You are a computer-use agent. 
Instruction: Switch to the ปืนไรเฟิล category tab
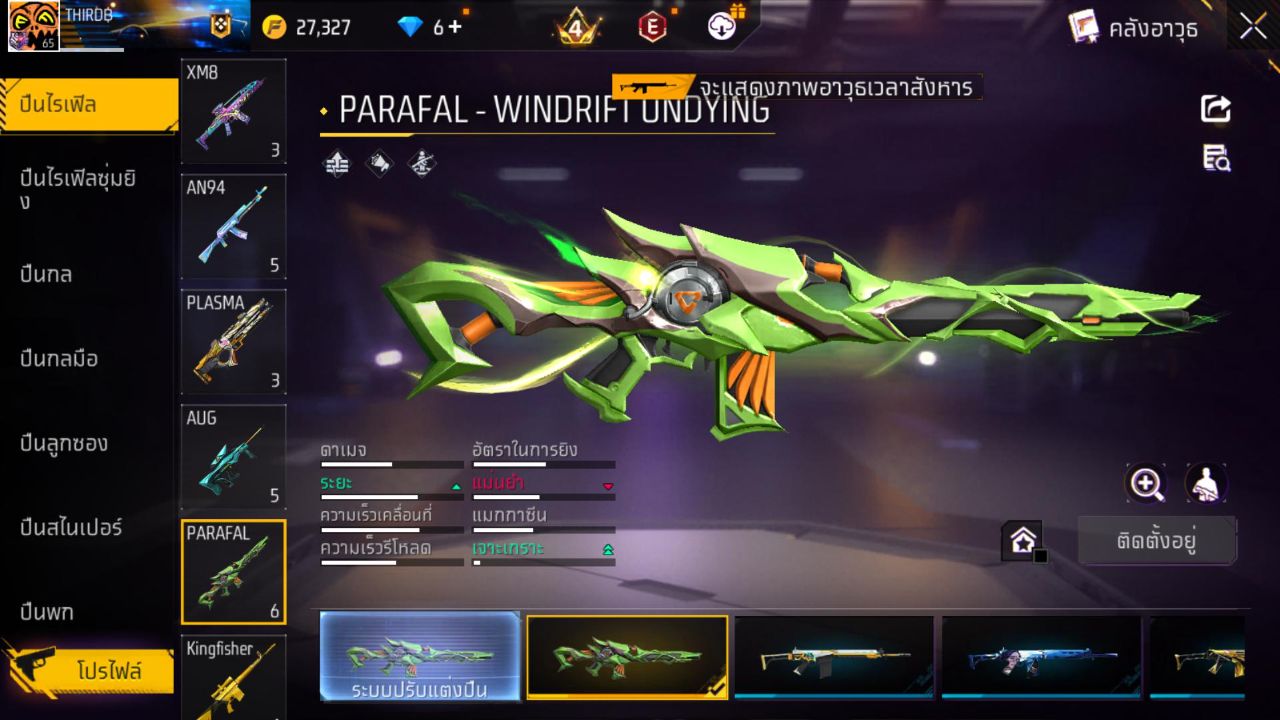tap(88, 105)
